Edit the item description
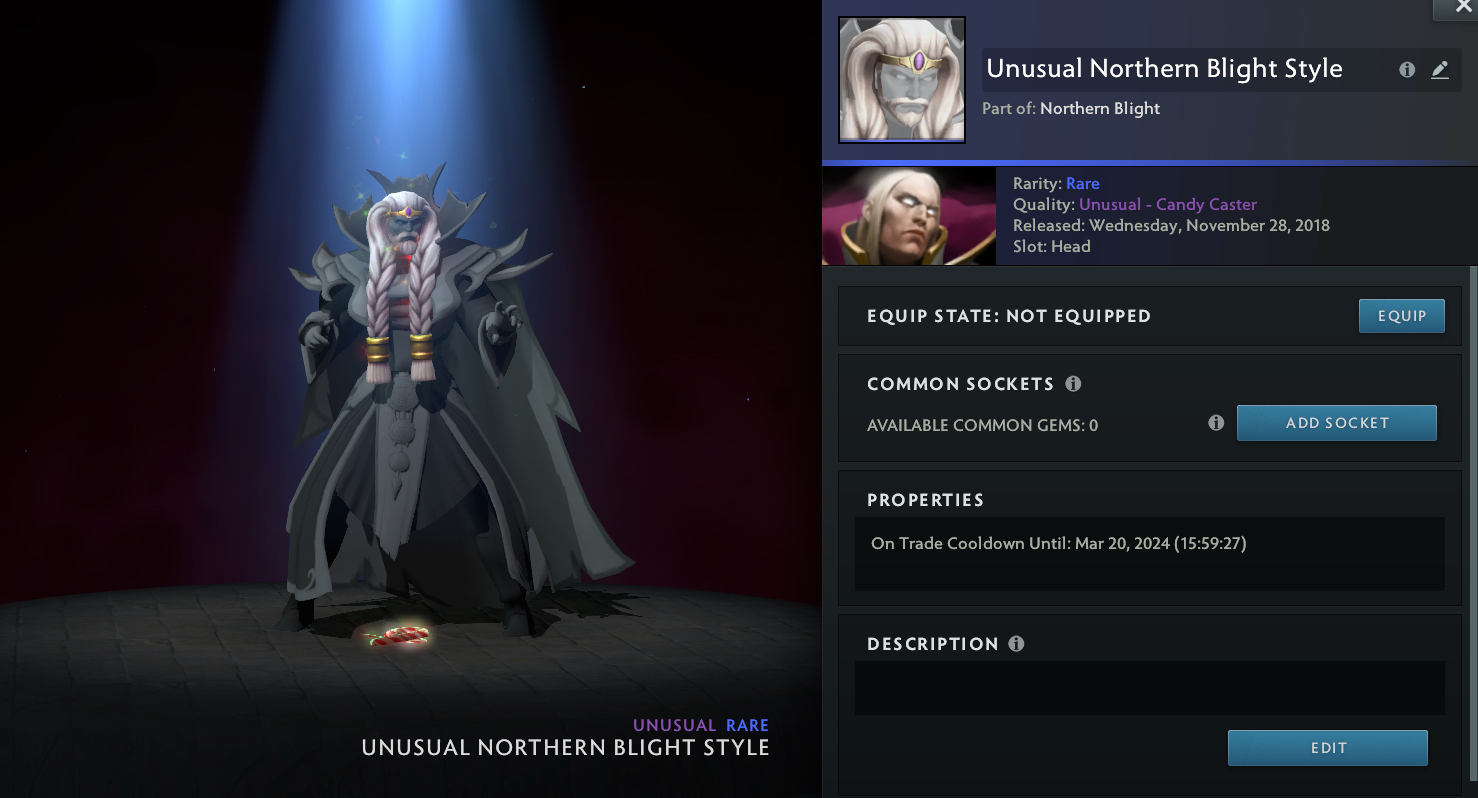 pyautogui.click(x=1327, y=748)
